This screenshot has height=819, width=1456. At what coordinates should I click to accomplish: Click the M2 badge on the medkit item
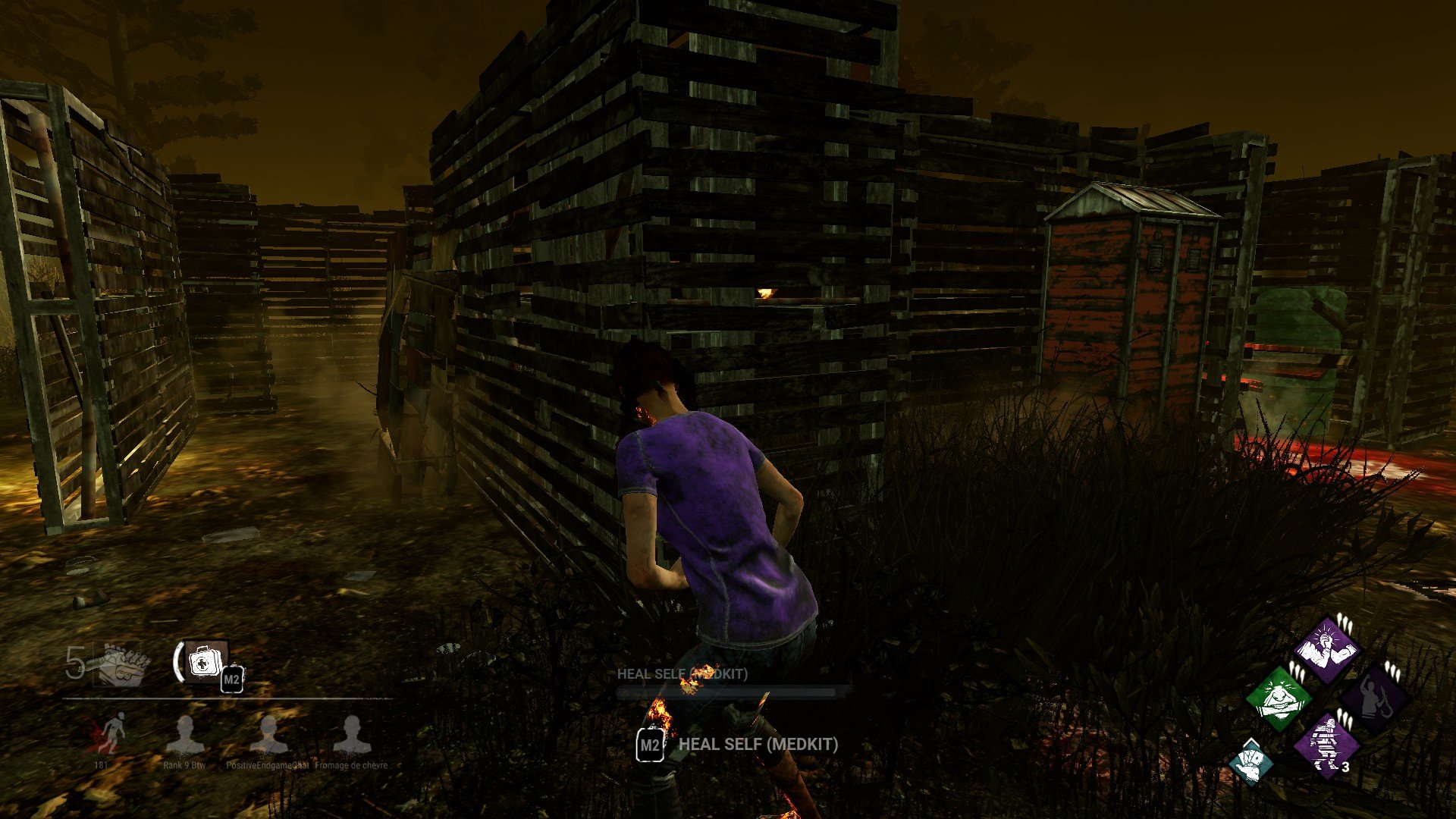click(x=232, y=680)
